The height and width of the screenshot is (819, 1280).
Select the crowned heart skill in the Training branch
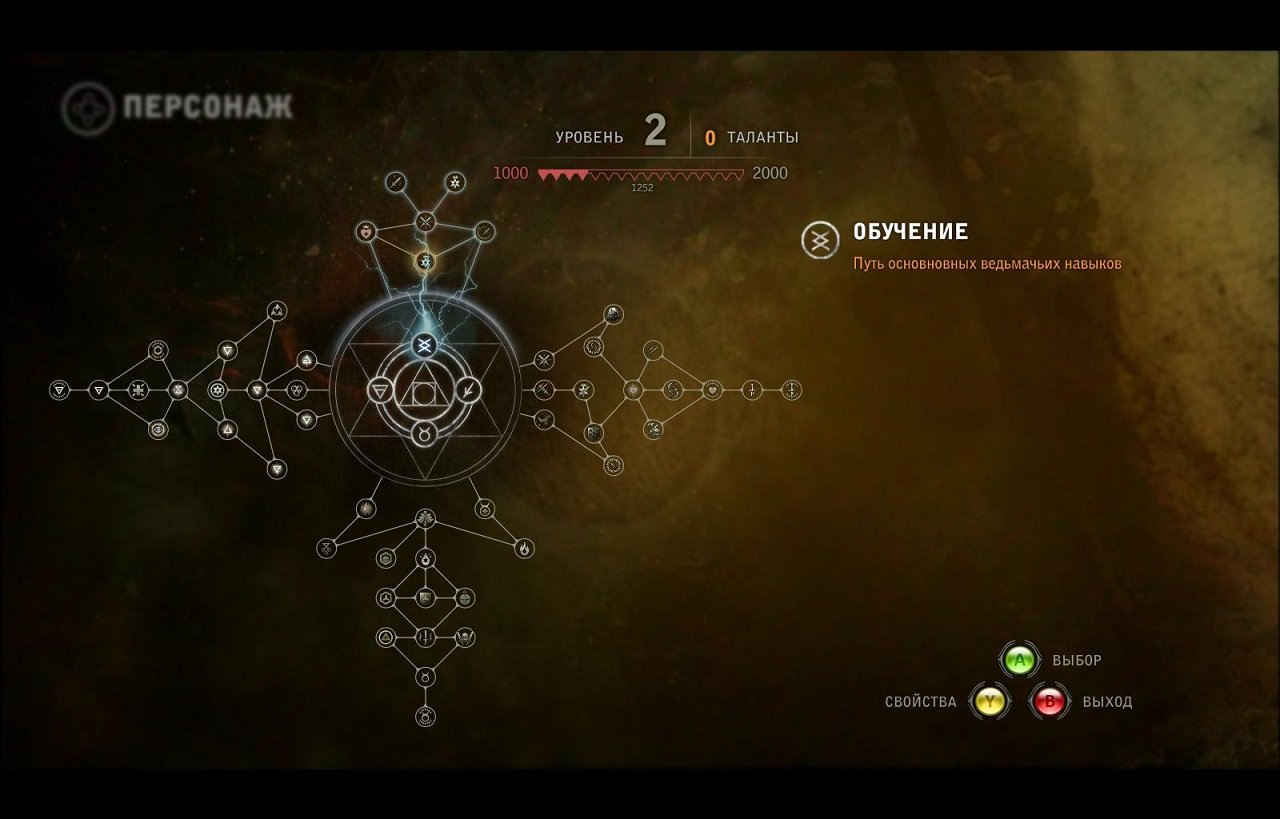pos(365,233)
